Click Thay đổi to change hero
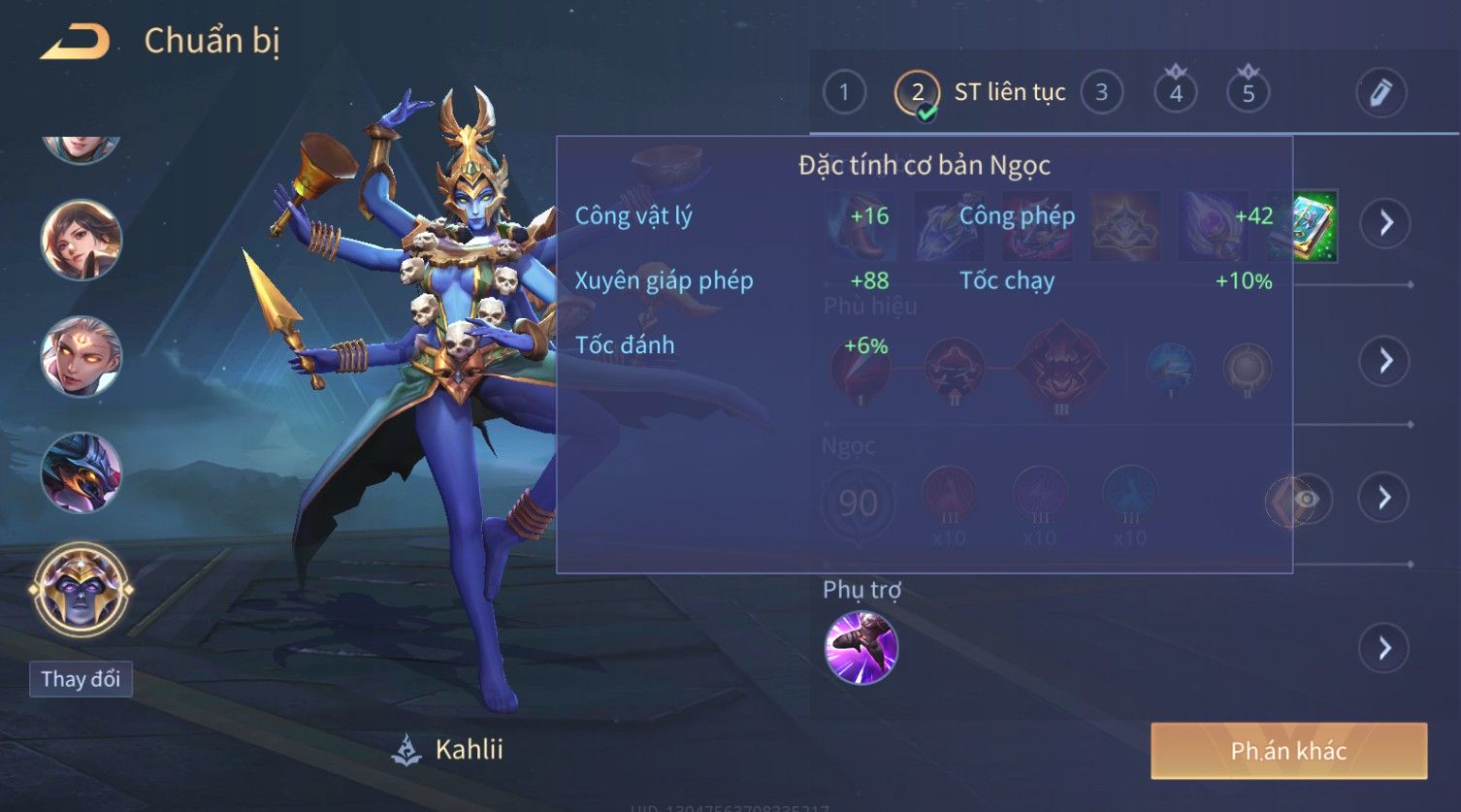Screen dimensions: 1461x812 (x=81, y=679)
